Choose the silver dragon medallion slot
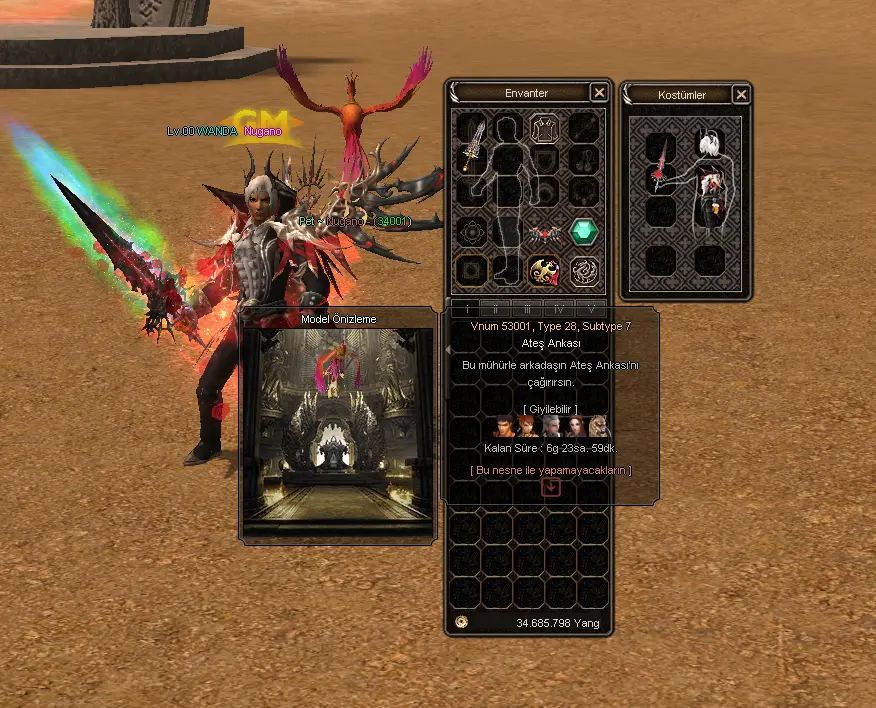 pyautogui.click(x=584, y=270)
